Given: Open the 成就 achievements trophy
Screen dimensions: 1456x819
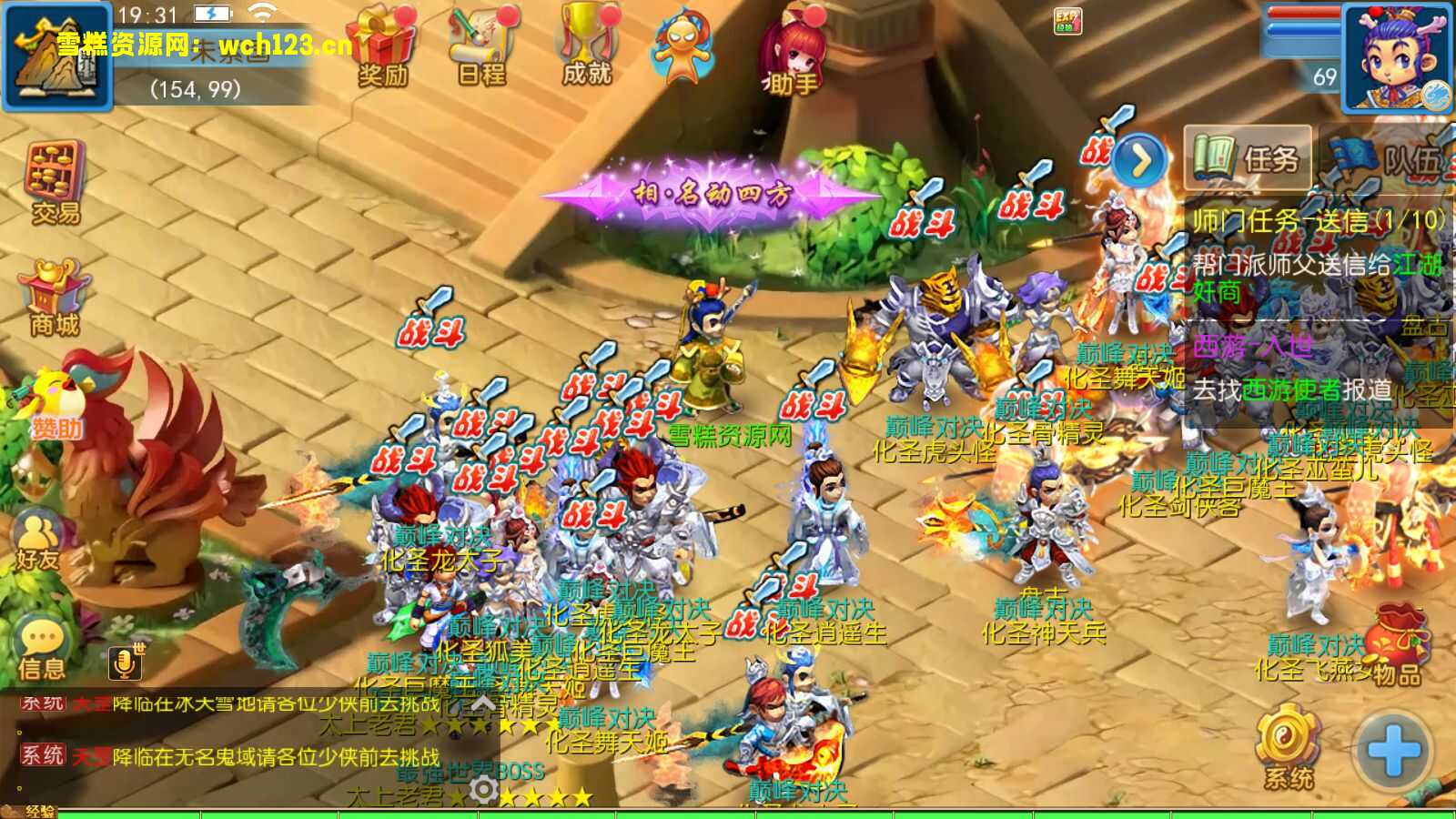Looking at the screenshot, I should point(587,44).
